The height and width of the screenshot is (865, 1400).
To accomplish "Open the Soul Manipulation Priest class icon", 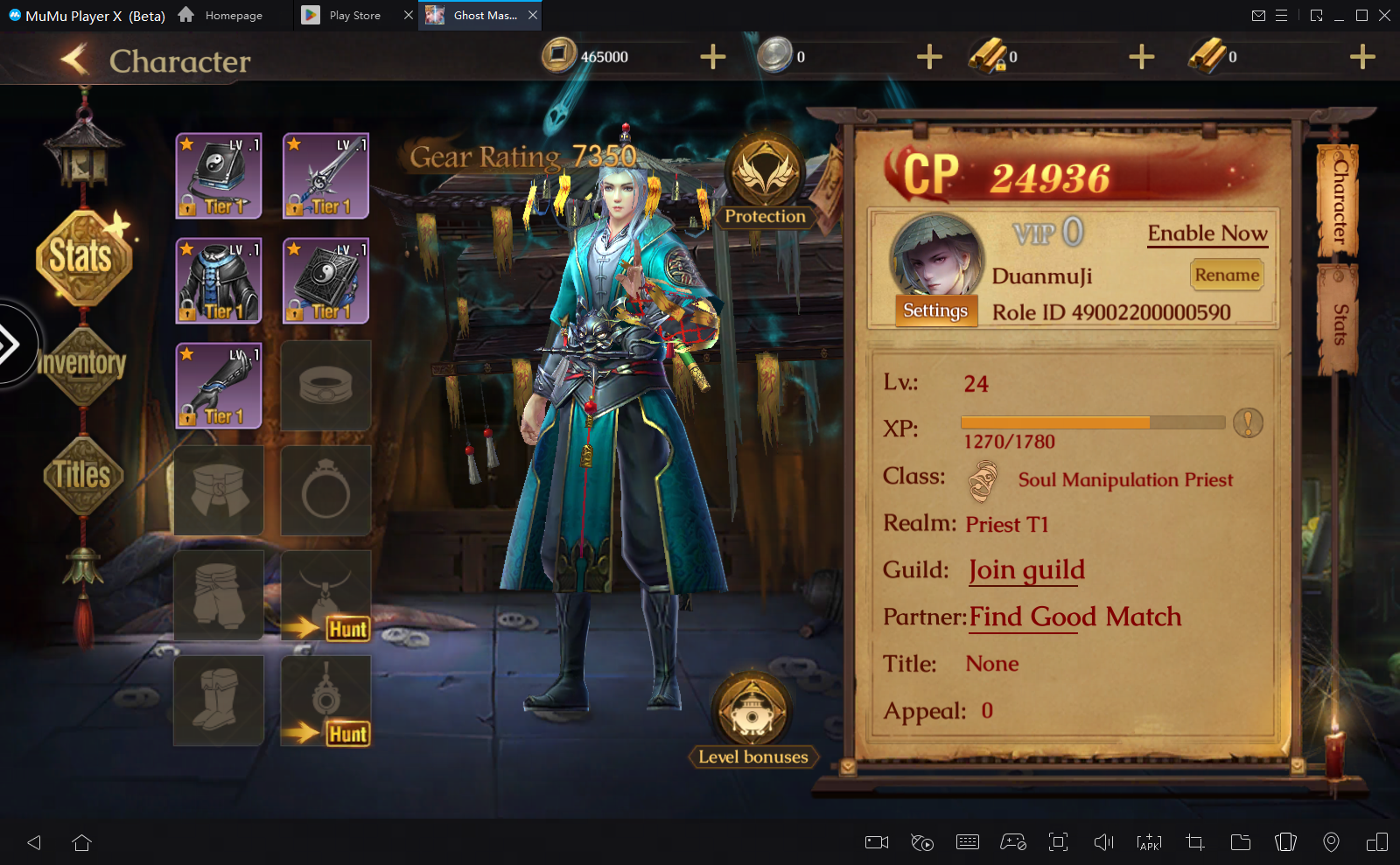I will (x=983, y=479).
